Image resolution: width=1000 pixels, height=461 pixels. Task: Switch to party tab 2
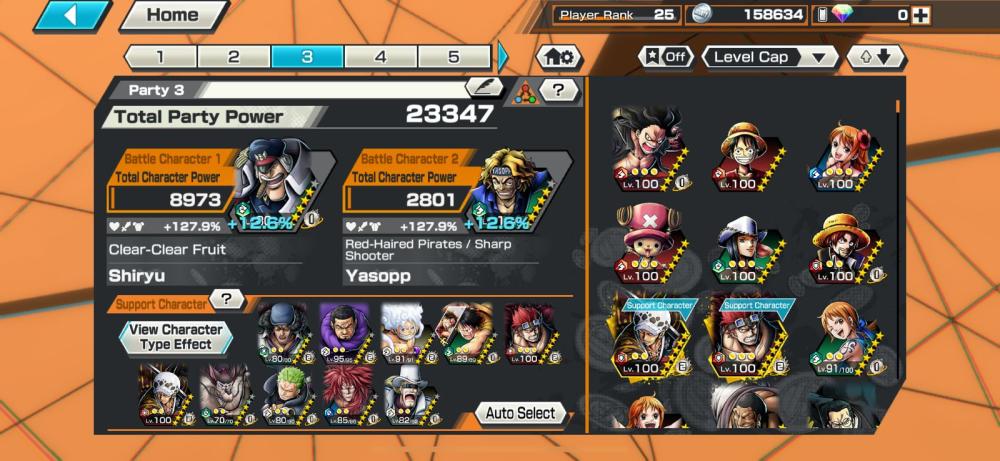pos(233,56)
